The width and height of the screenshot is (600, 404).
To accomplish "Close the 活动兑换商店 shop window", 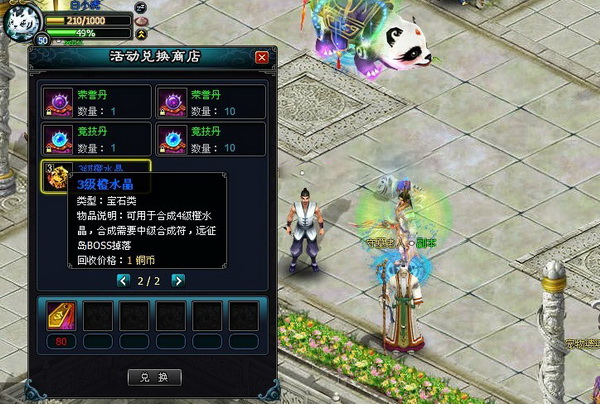I will tap(262, 57).
